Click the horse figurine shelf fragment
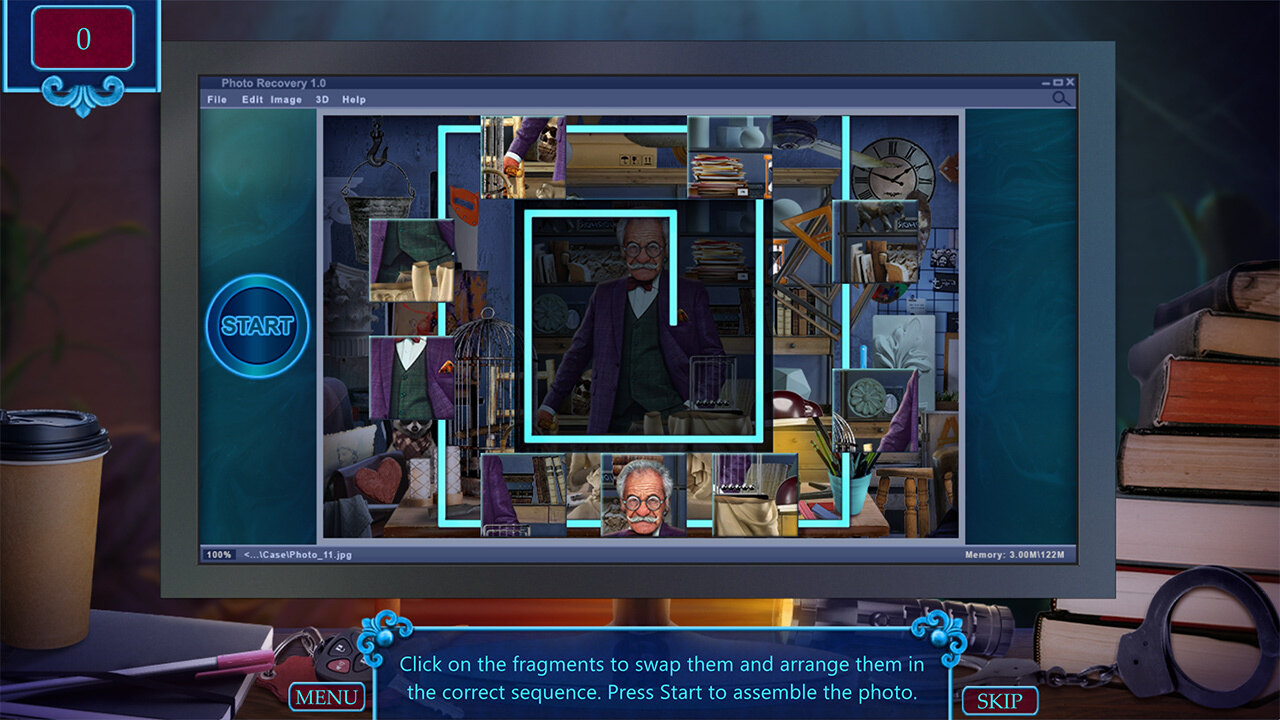The height and width of the screenshot is (720, 1280). click(x=875, y=241)
